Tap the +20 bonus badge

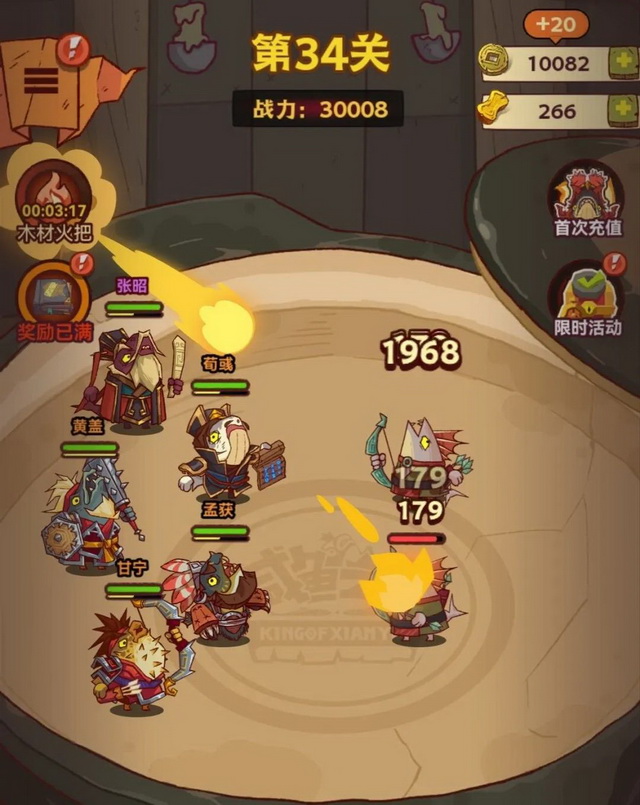pos(558,24)
